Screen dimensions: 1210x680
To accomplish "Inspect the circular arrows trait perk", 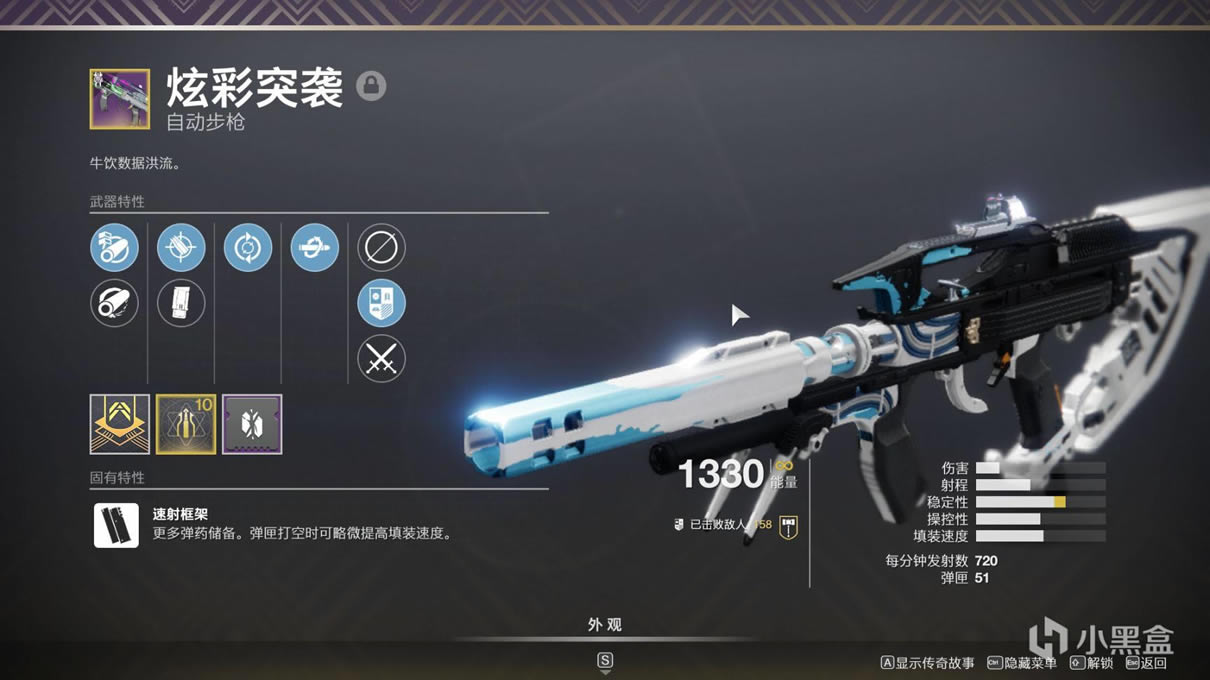I will 248,247.
